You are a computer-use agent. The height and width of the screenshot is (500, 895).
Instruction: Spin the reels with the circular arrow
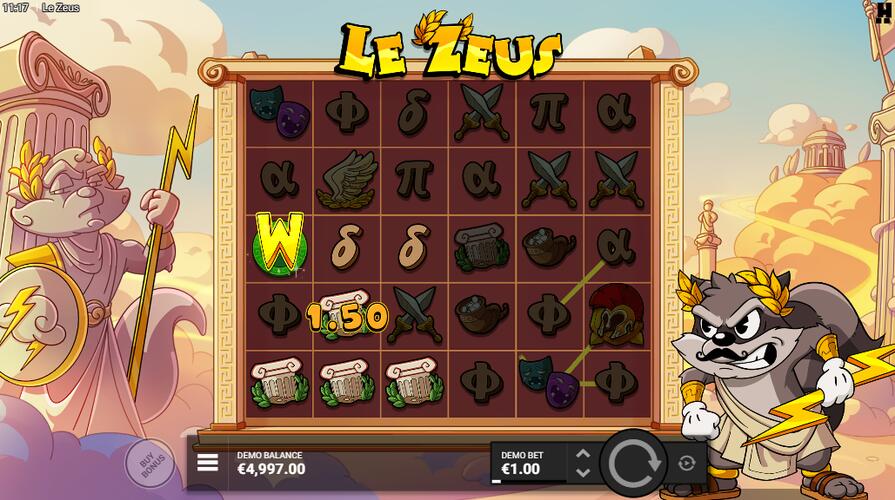[632, 462]
